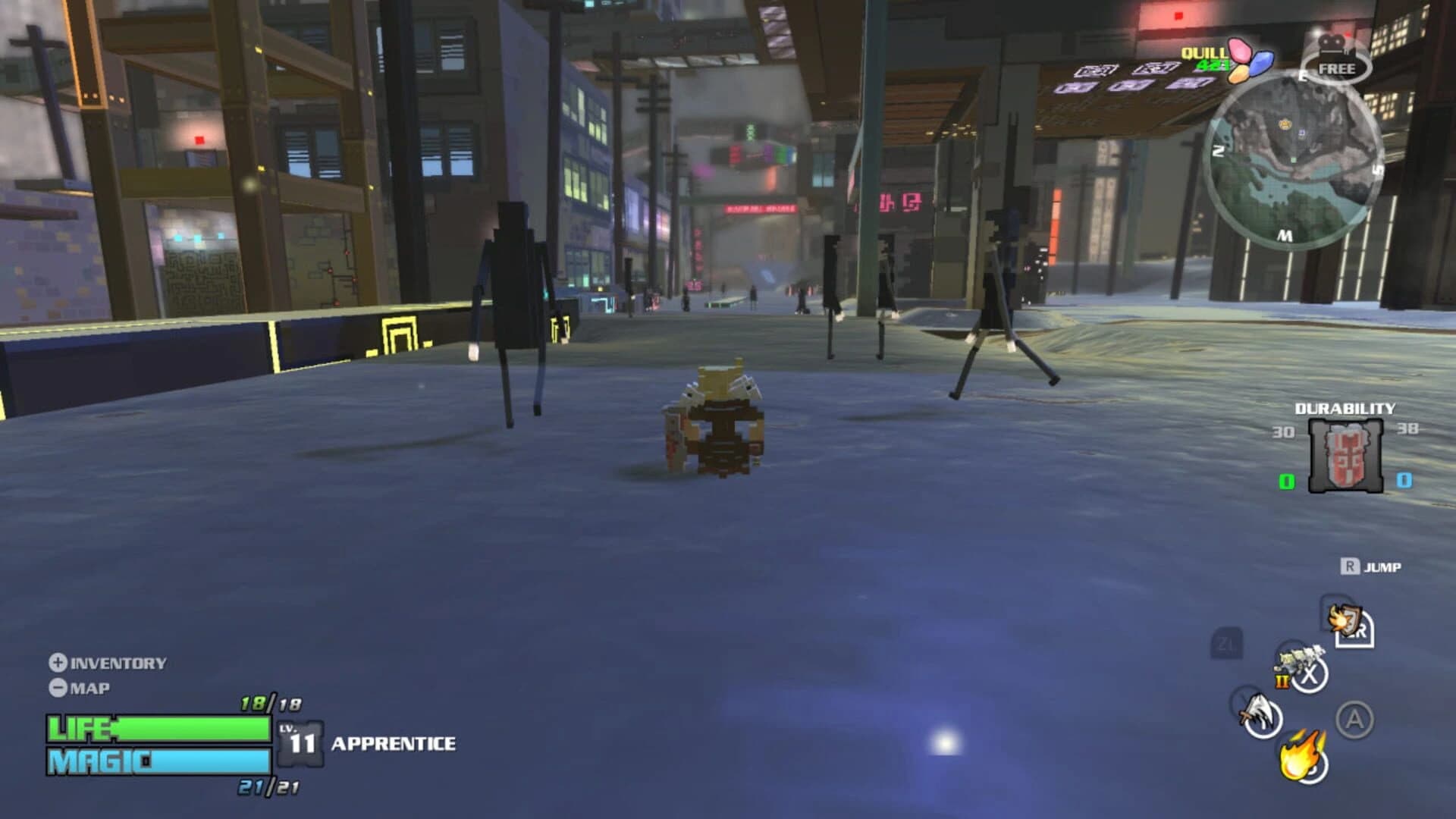1456x819 pixels.
Task: Click the tier II marker on wolf ability
Action: [x=1282, y=682]
